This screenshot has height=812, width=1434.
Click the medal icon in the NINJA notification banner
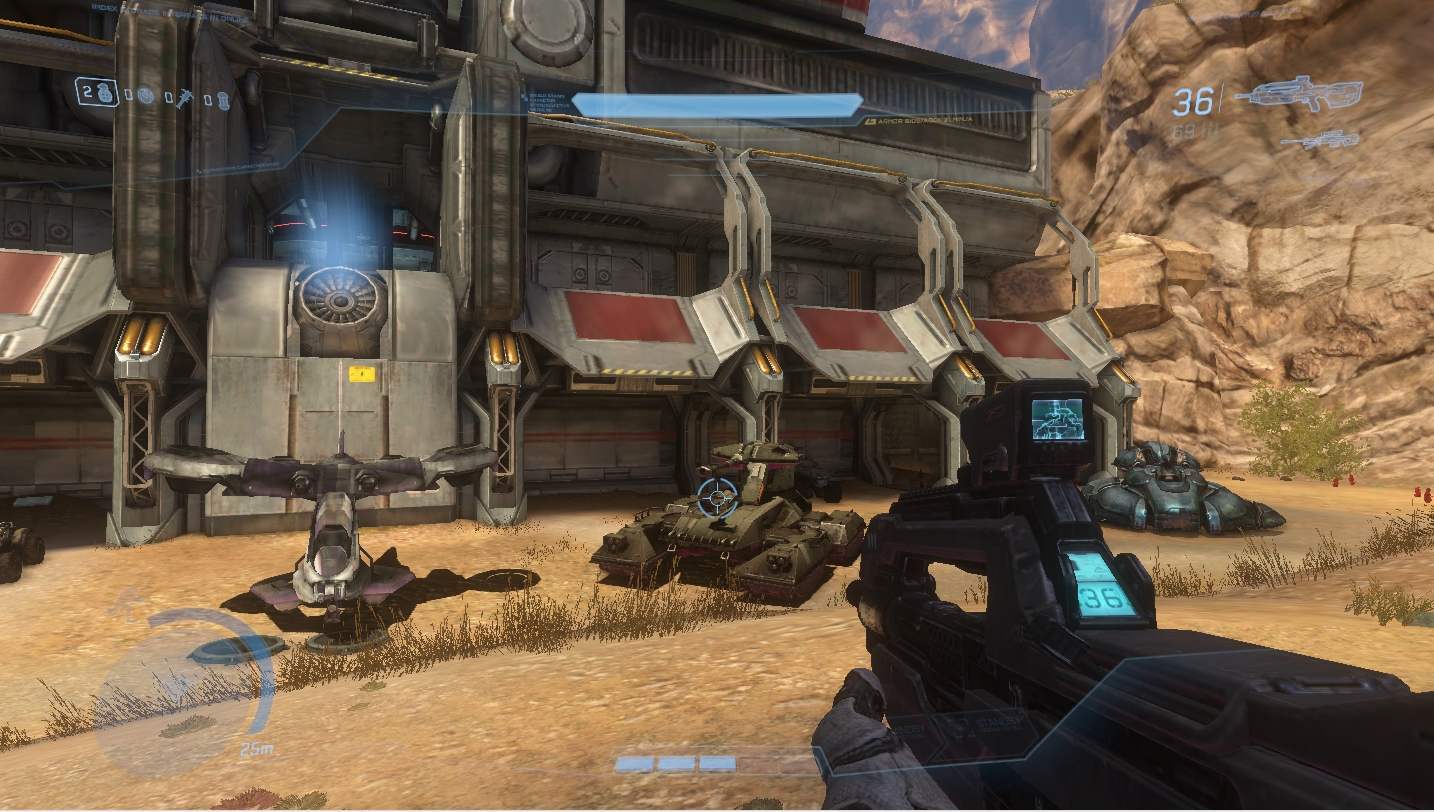pos(871,121)
